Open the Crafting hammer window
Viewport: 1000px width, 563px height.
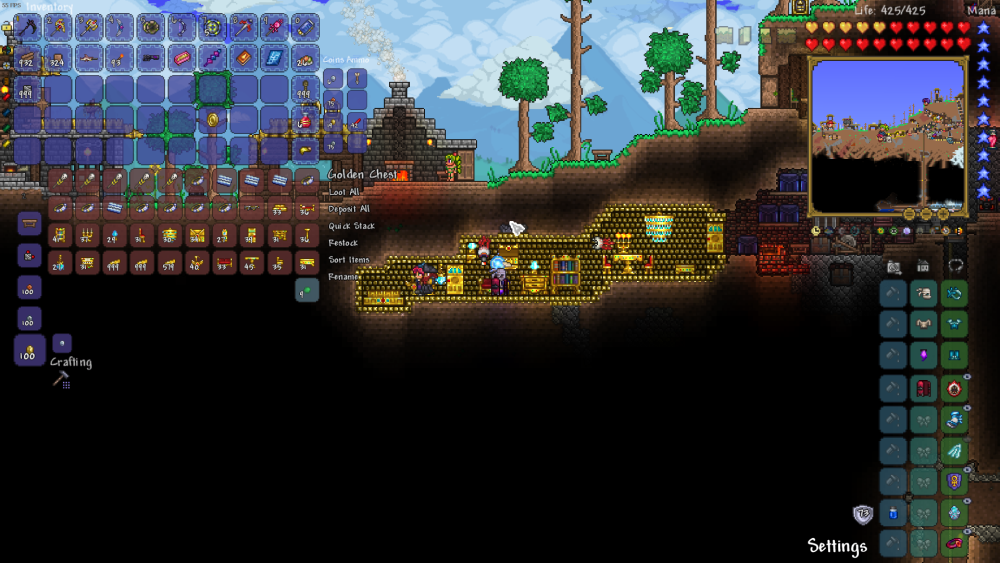click(x=61, y=379)
